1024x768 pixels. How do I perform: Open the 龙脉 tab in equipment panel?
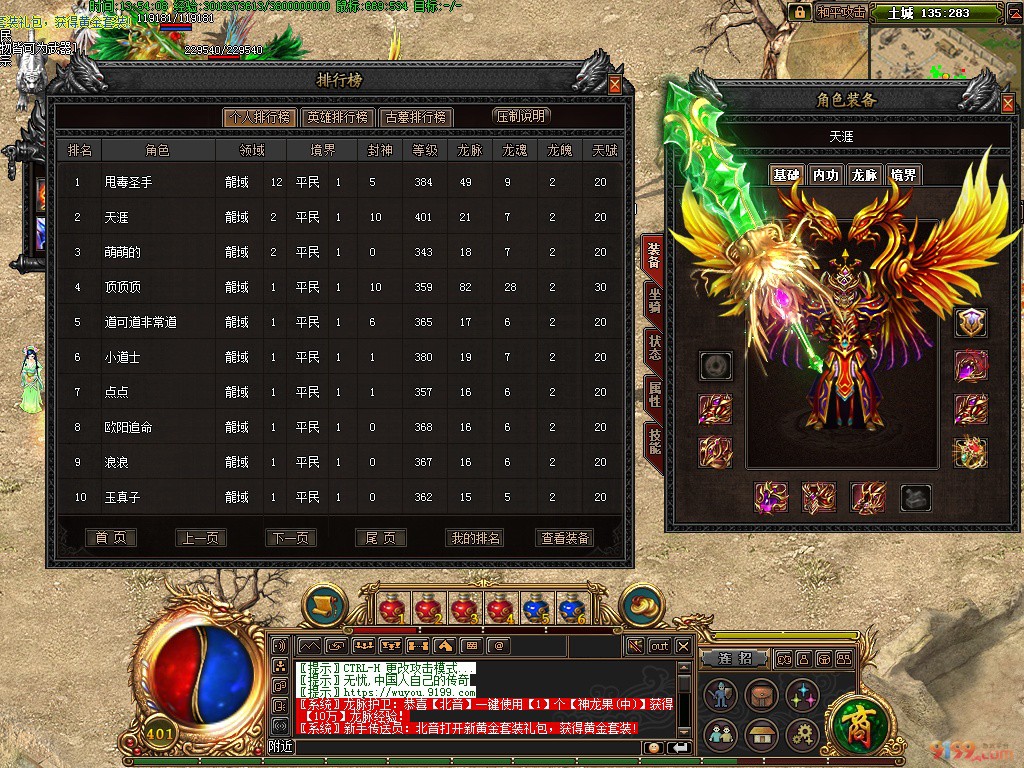pyautogui.click(x=864, y=175)
